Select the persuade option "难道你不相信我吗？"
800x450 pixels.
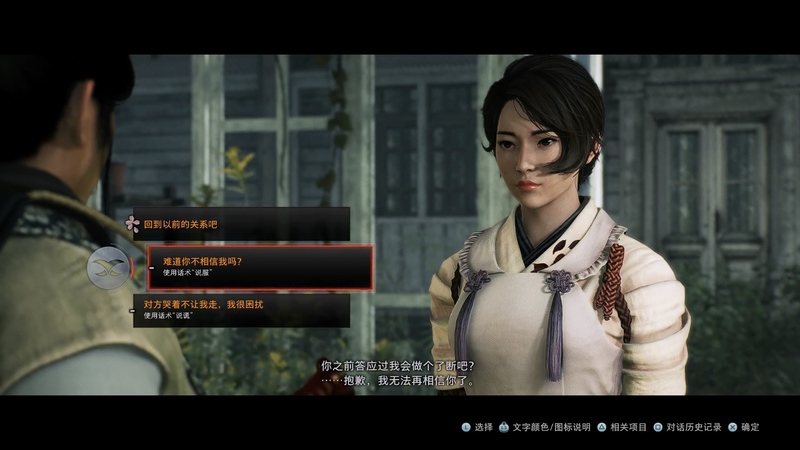click(259, 267)
